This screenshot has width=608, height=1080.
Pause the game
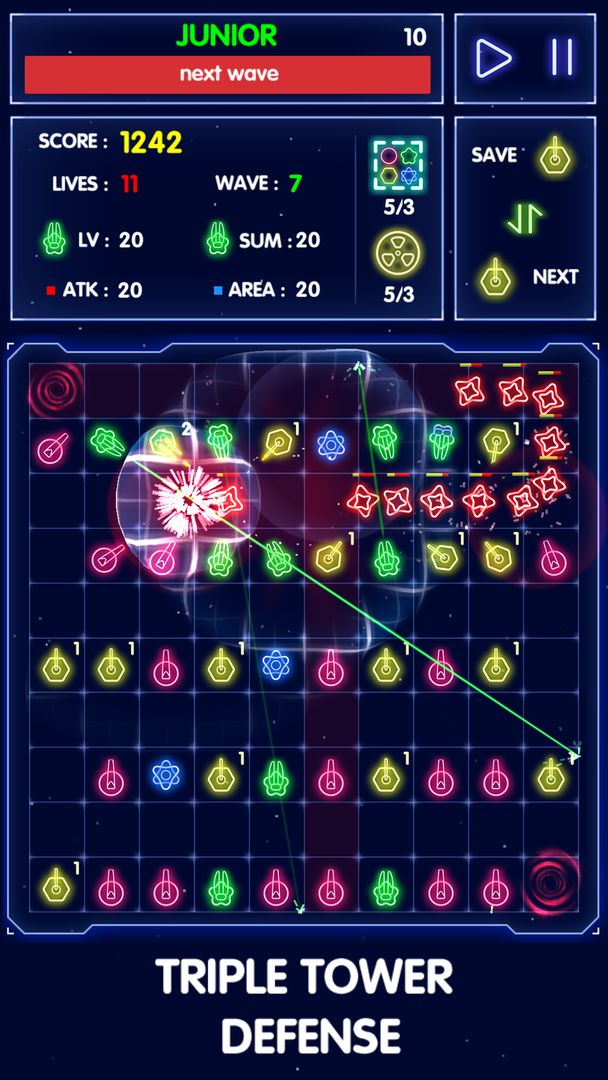[562, 58]
